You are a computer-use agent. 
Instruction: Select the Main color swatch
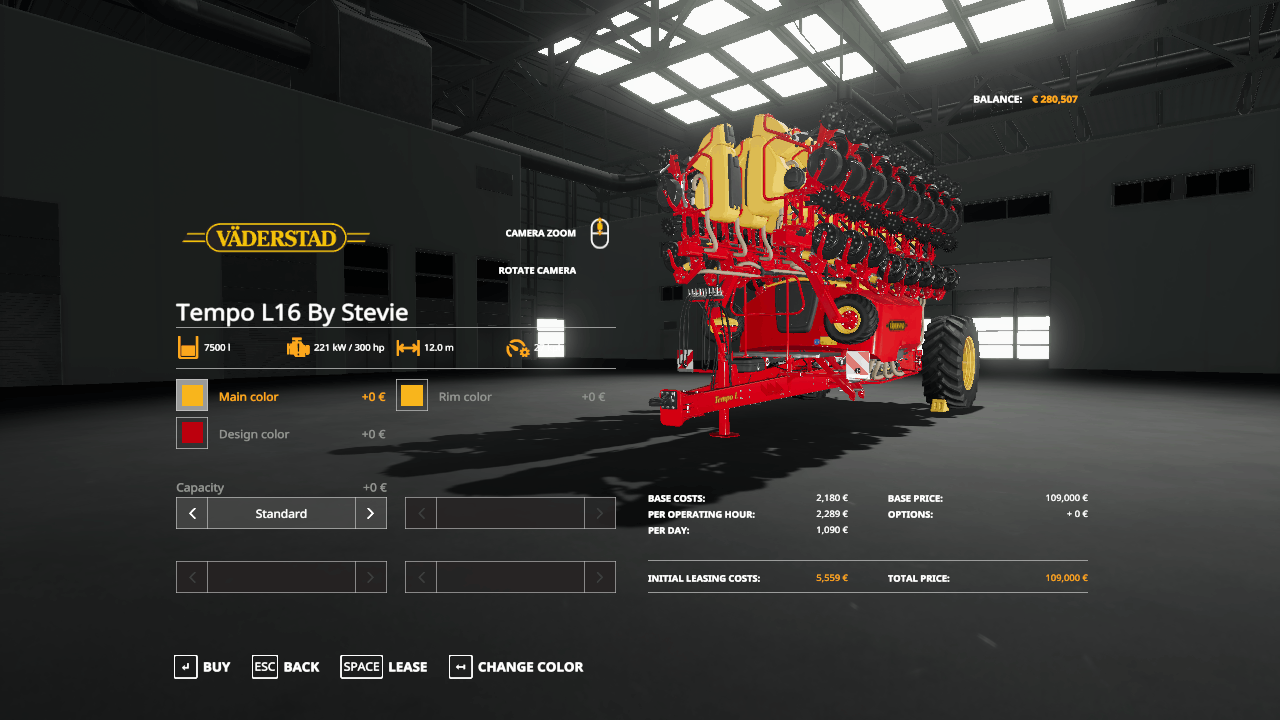[x=192, y=395]
